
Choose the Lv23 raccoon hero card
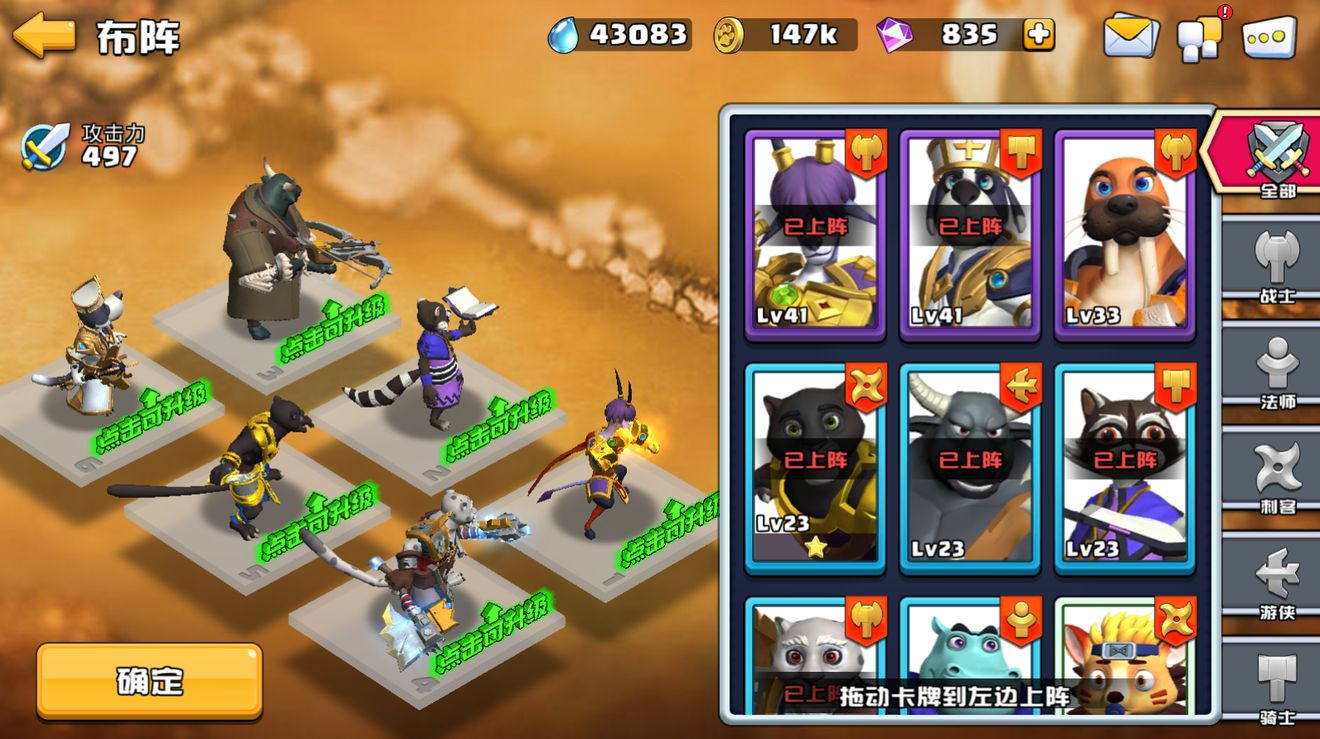coord(1125,467)
